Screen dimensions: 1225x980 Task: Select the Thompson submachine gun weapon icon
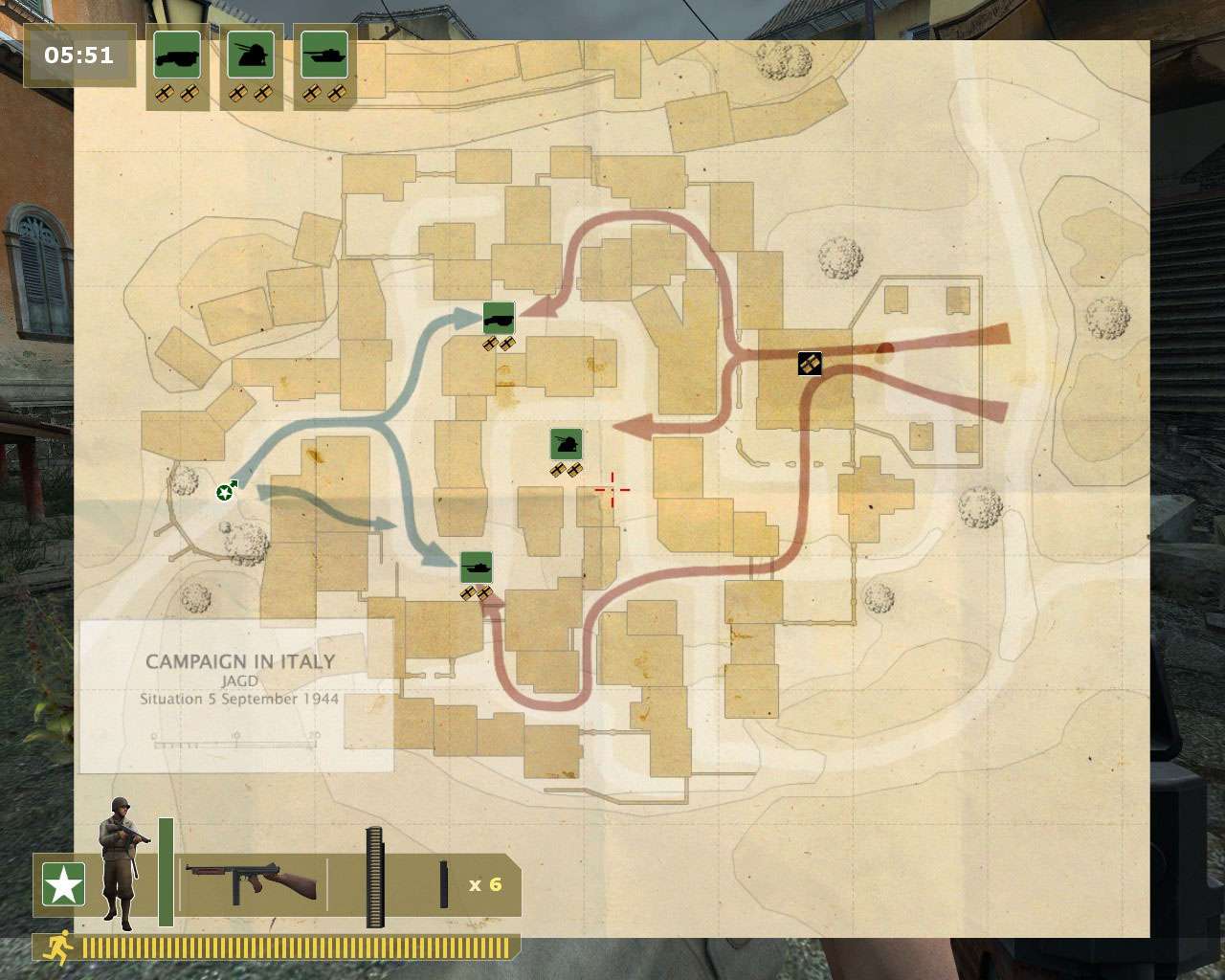pyautogui.click(x=251, y=883)
